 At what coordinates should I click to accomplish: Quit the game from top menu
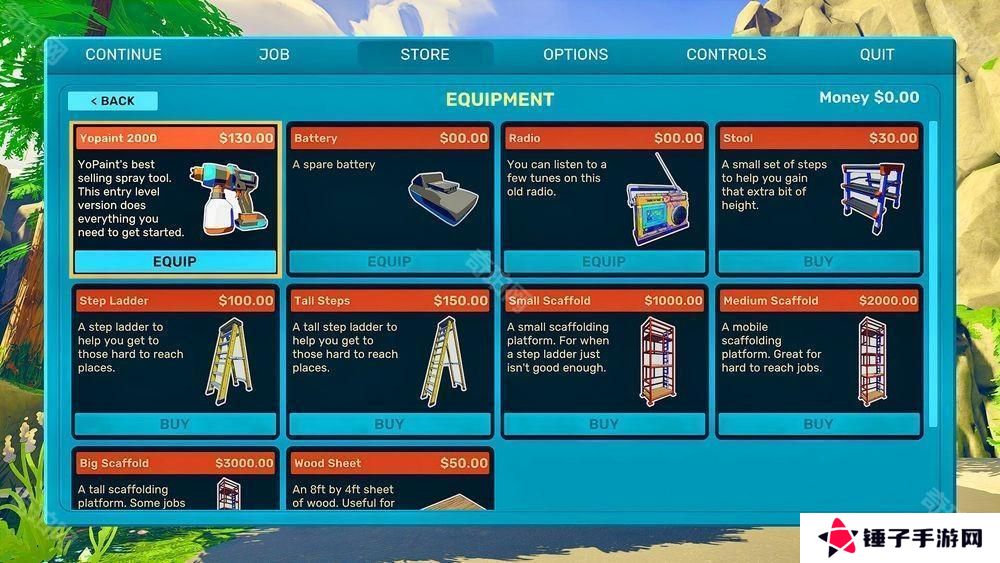pyautogui.click(x=877, y=54)
